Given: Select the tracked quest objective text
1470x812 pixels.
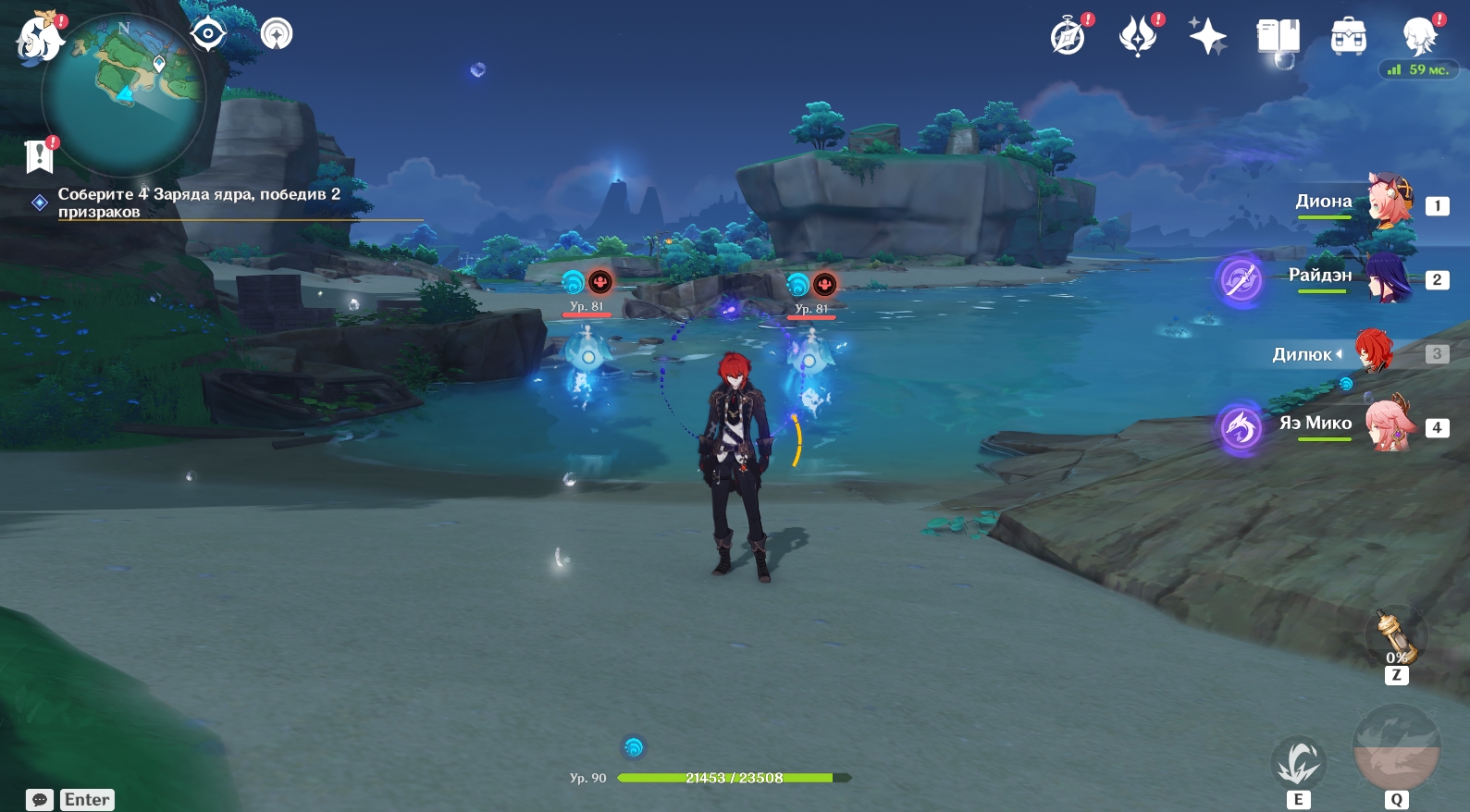Looking at the screenshot, I should 199,203.
